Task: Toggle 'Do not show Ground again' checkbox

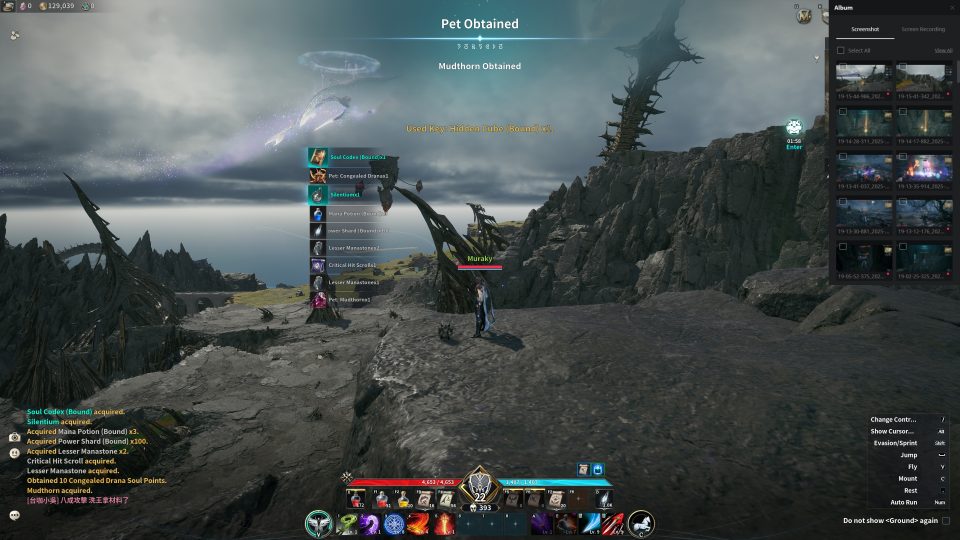Action: coord(946,520)
